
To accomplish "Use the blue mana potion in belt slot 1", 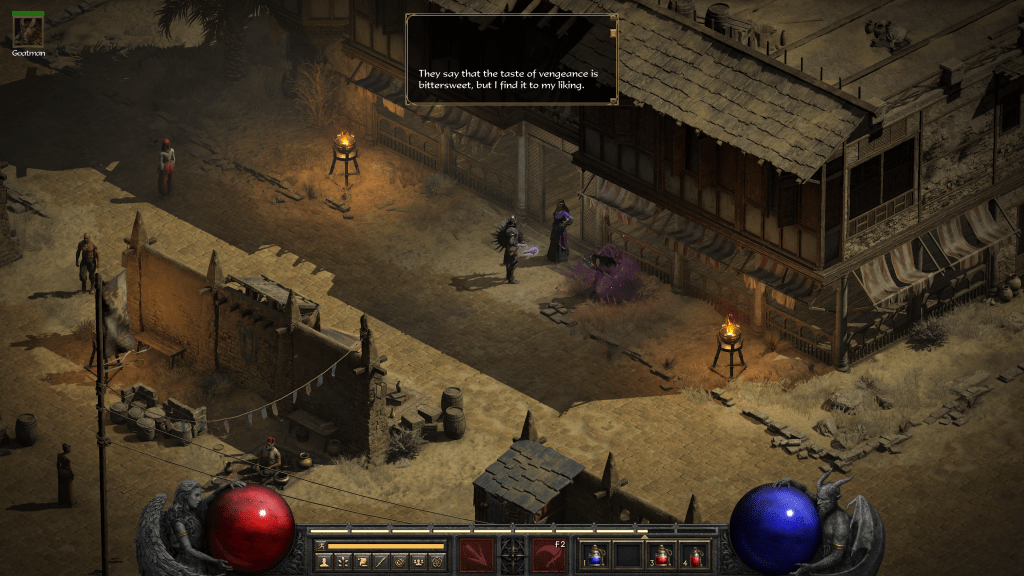I will 597,556.
